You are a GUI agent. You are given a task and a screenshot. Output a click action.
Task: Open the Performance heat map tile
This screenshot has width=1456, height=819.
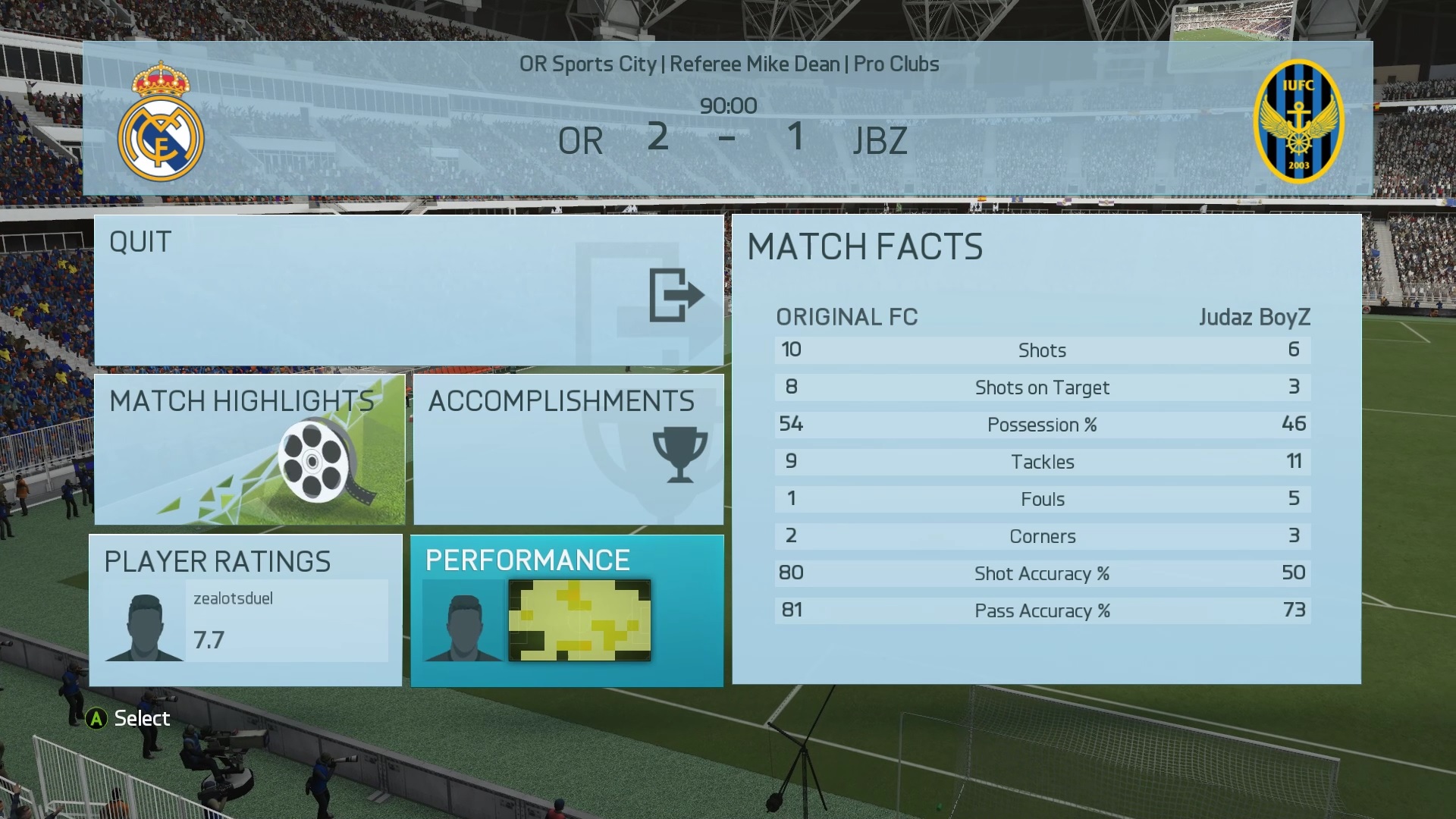(x=566, y=610)
